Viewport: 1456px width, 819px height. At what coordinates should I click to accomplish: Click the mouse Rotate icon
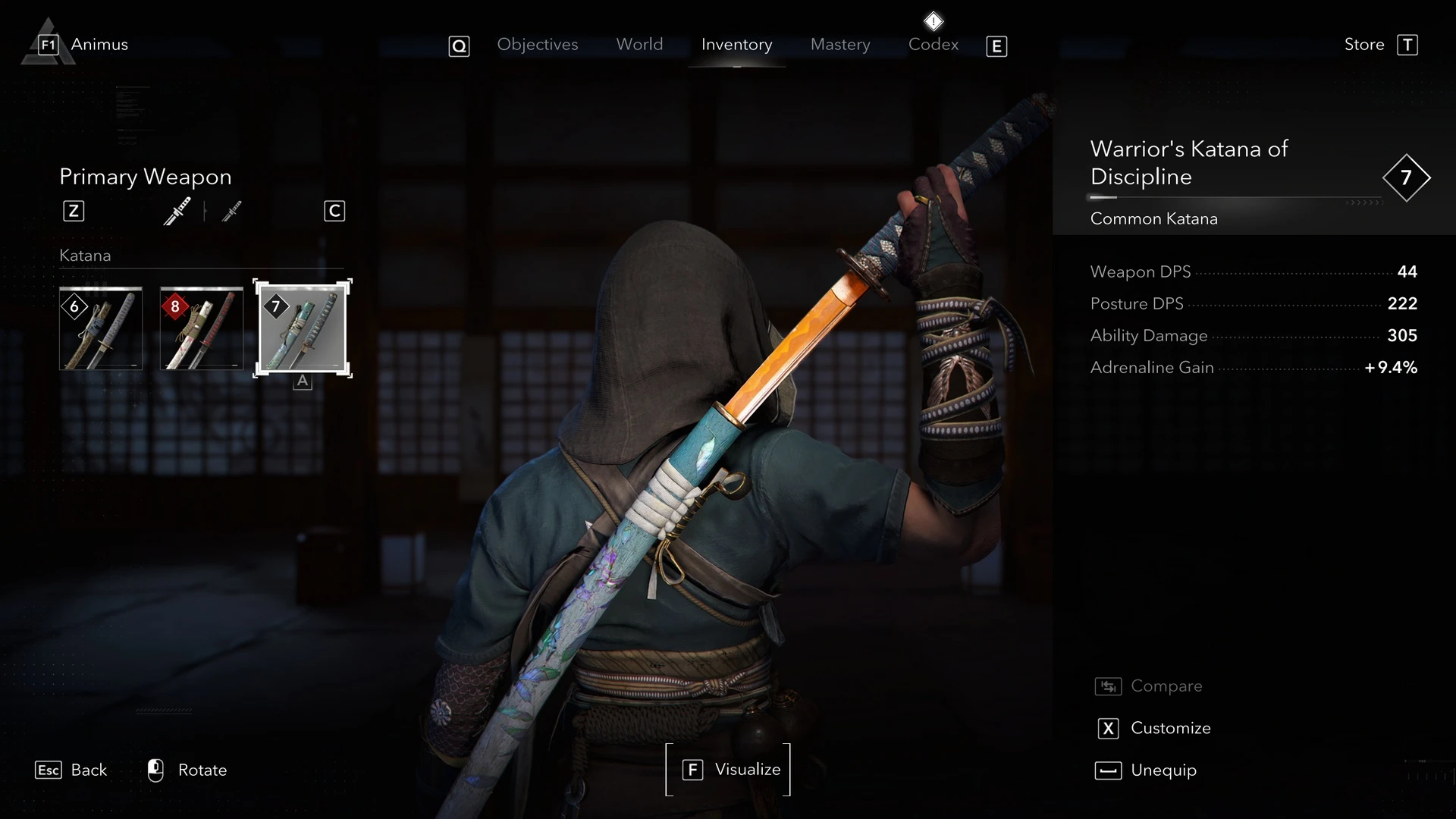(x=155, y=770)
